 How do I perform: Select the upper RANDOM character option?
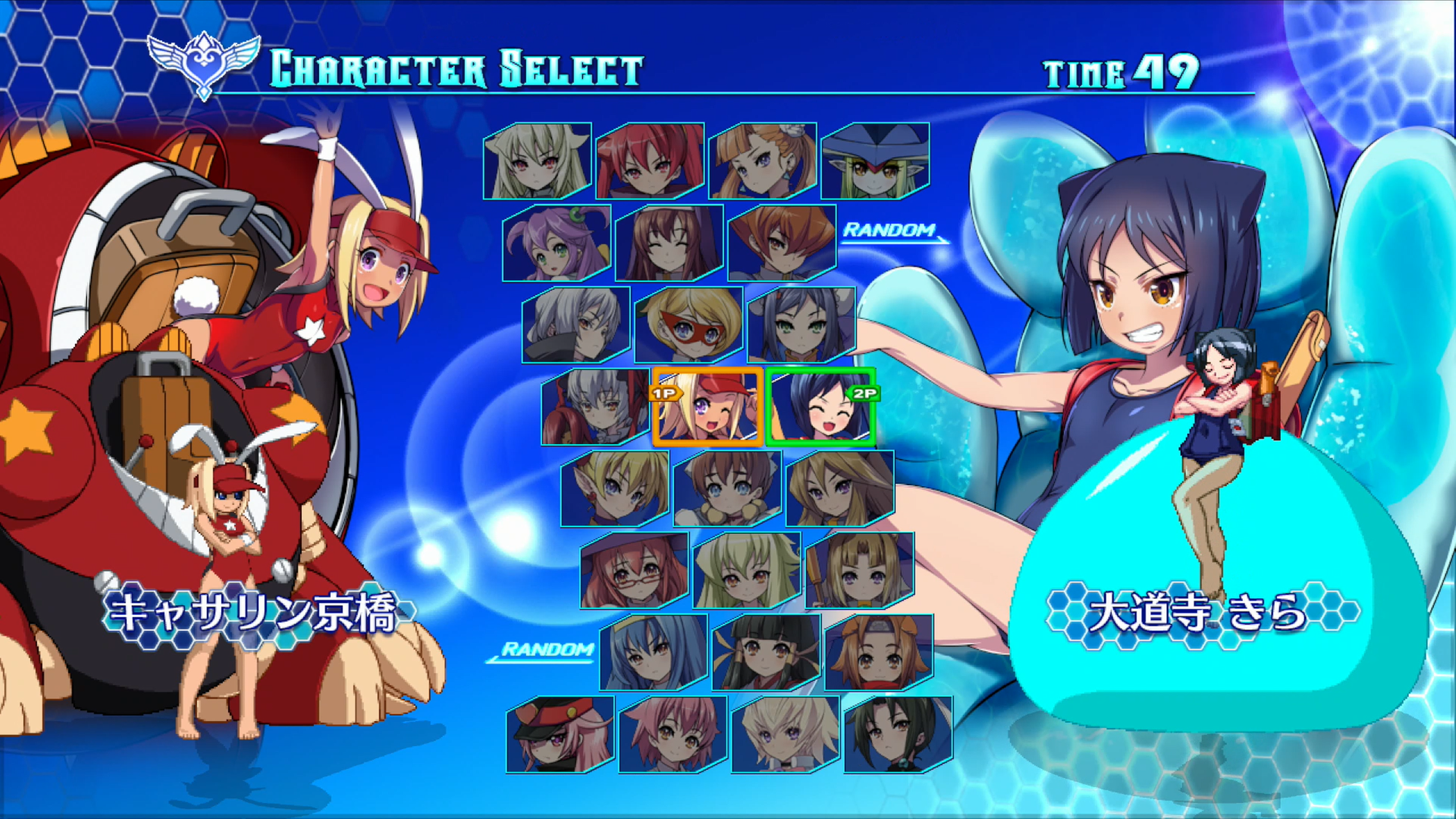[891, 231]
